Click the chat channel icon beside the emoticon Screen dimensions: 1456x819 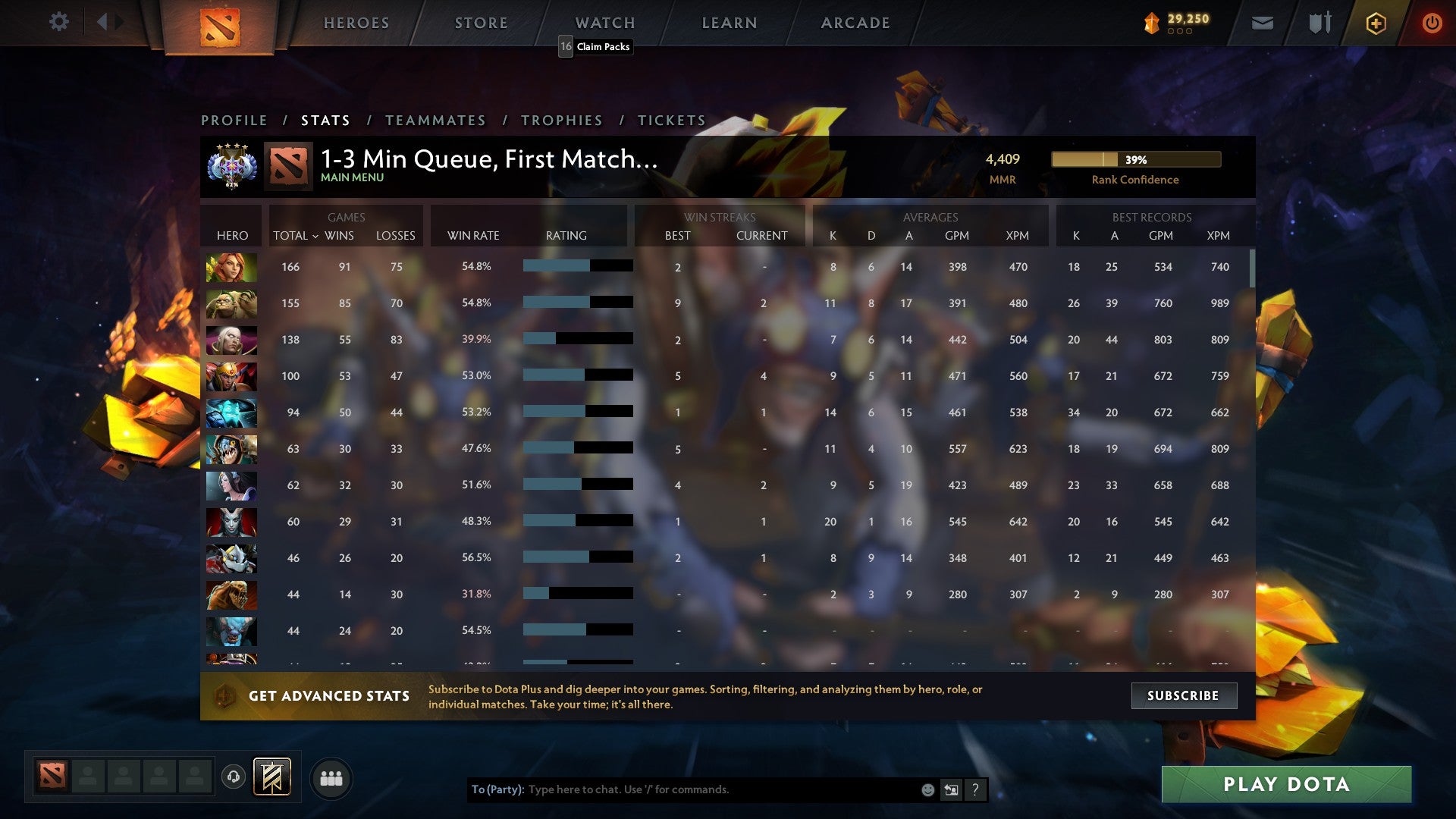(951, 789)
